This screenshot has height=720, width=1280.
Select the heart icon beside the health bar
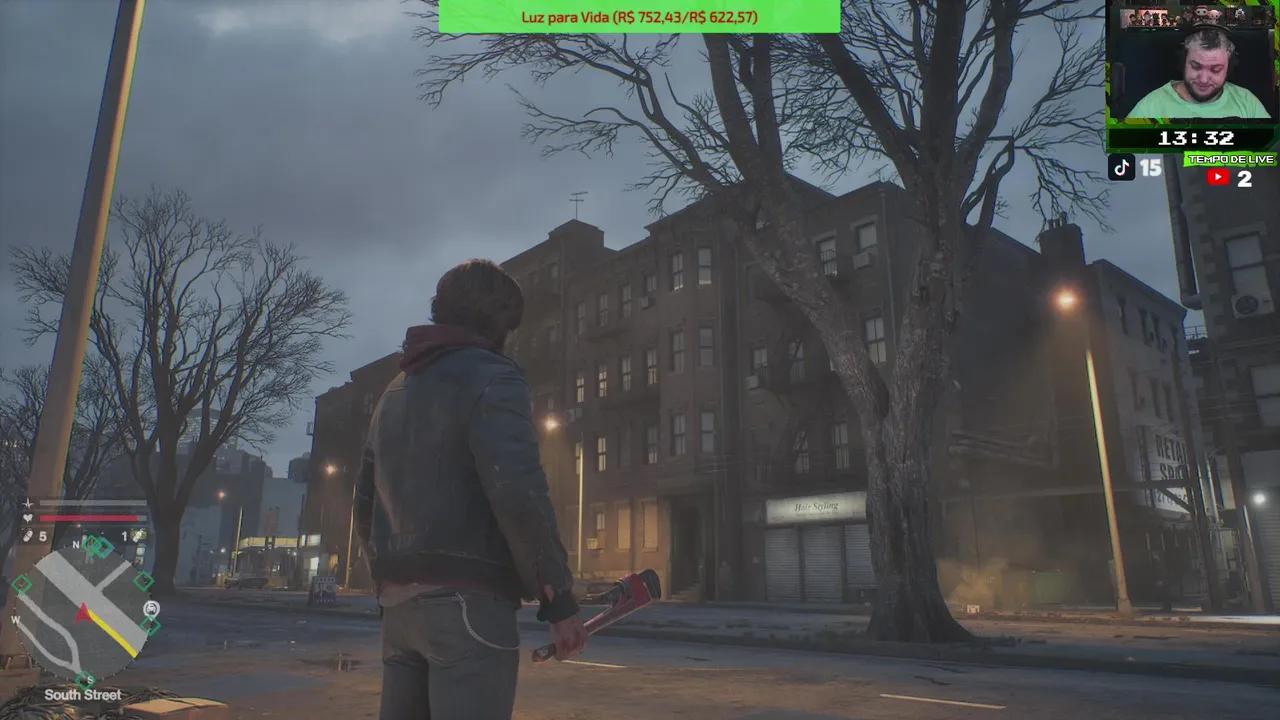click(27, 517)
